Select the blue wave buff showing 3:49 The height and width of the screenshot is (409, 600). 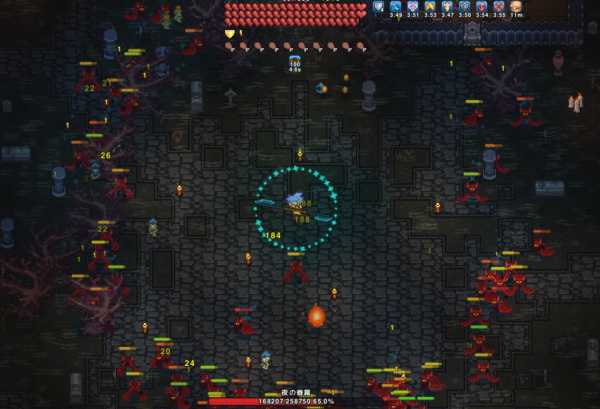pyautogui.click(x=396, y=6)
